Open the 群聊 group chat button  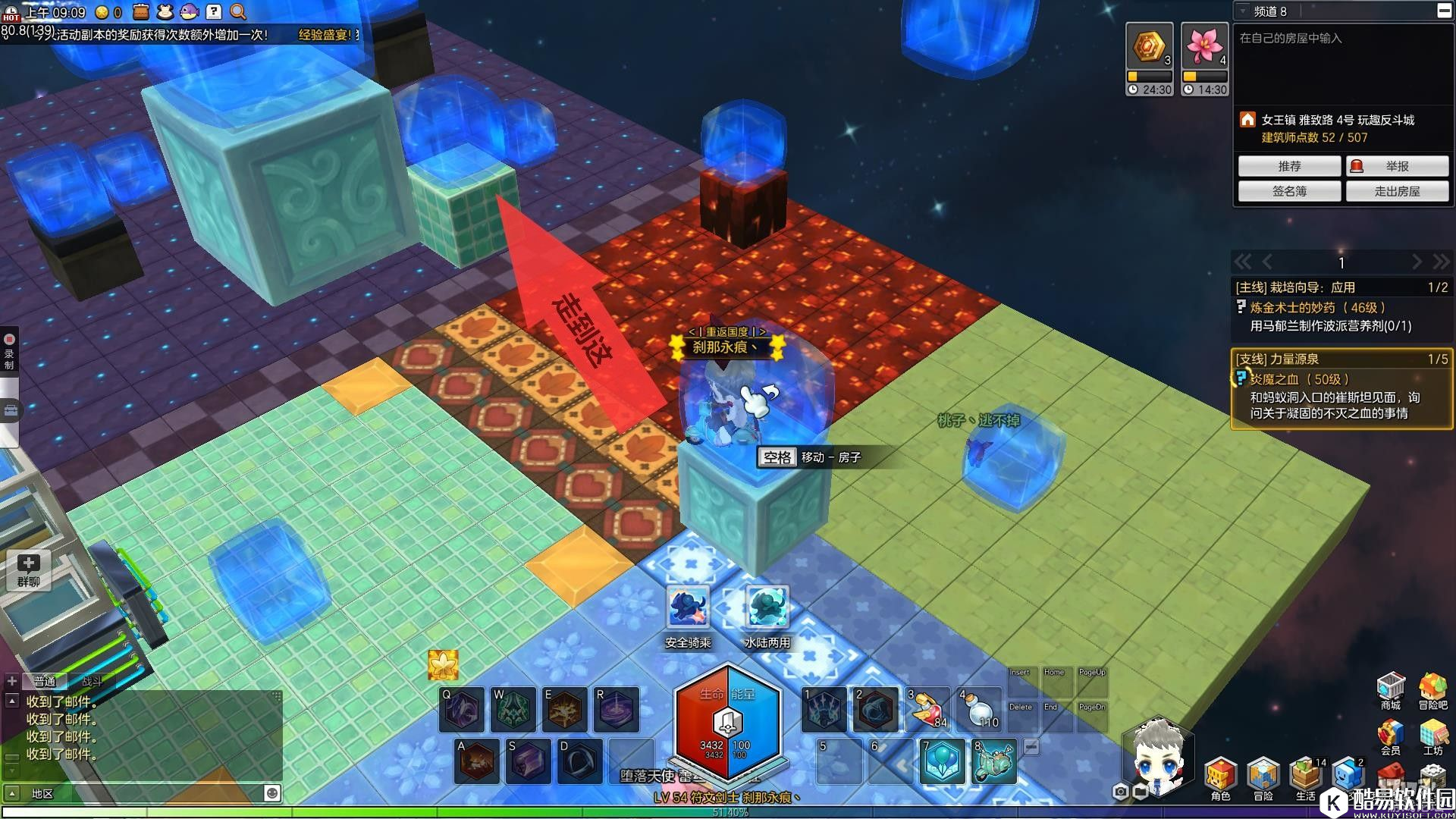(x=28, y=570)
